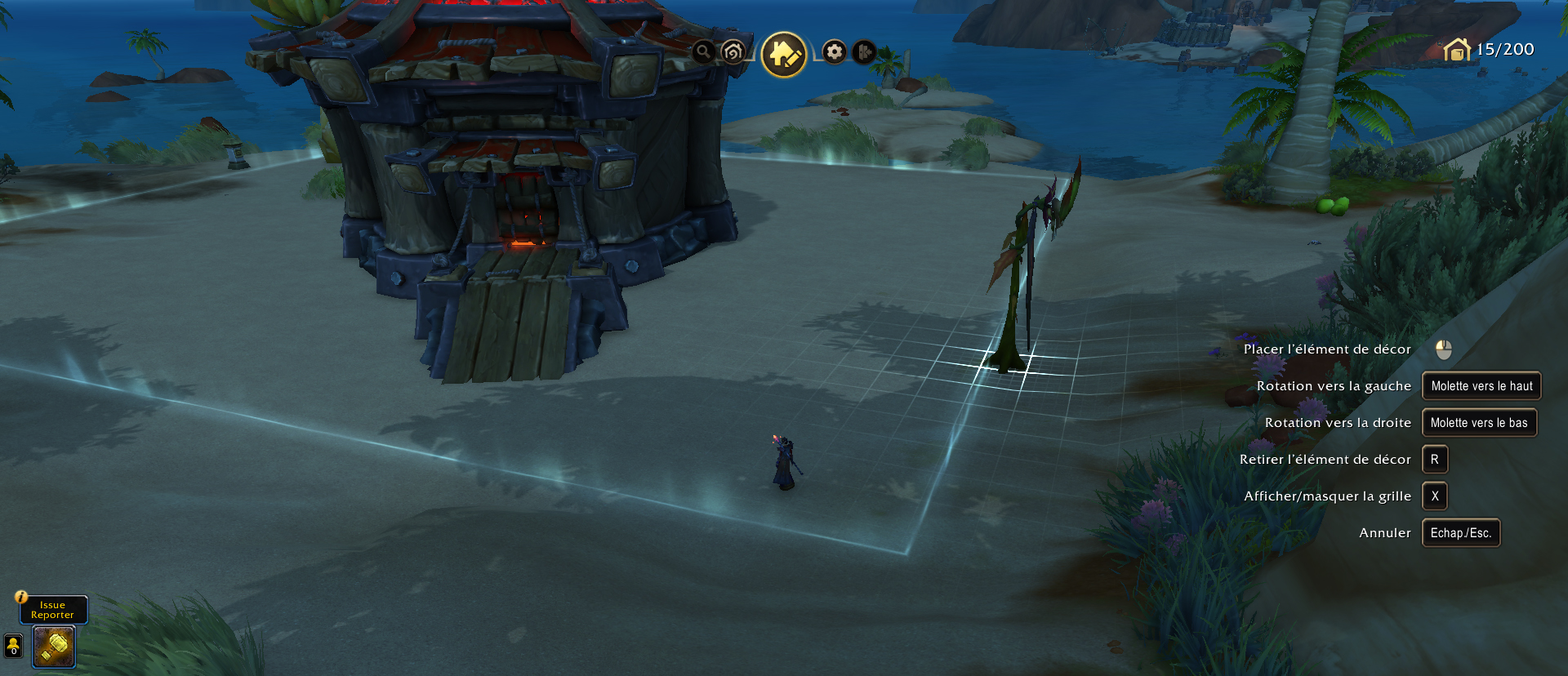
Task: Open the magnifying glass search tool
Action: coord(703,52)
